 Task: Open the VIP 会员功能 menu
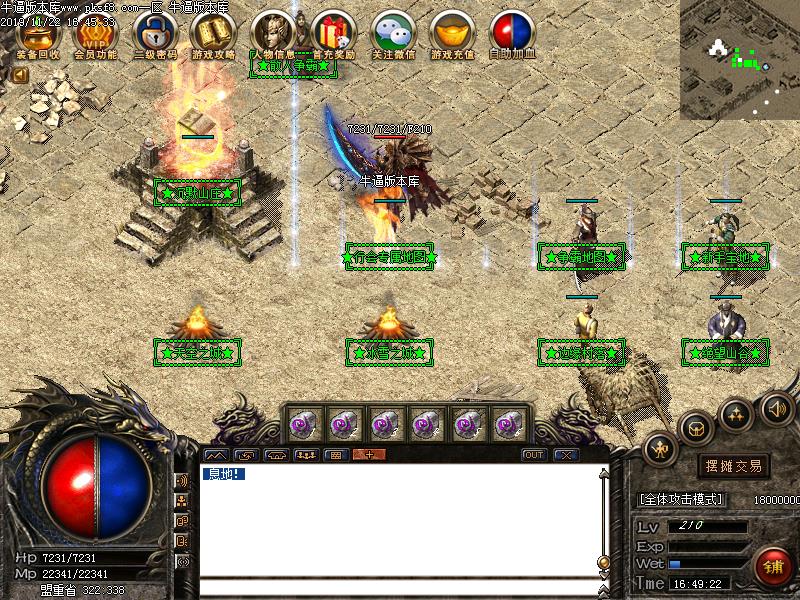[96, 32]
